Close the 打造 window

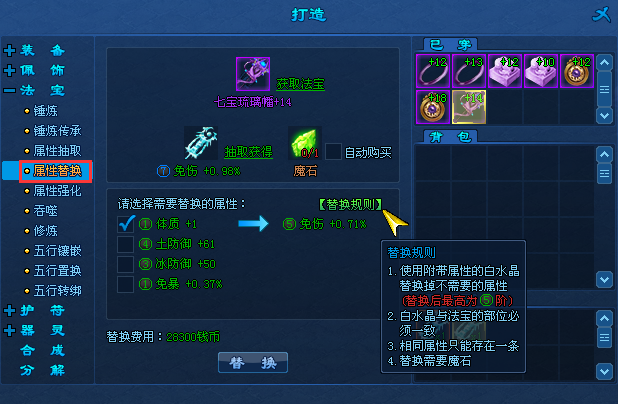tap(599, 14)
